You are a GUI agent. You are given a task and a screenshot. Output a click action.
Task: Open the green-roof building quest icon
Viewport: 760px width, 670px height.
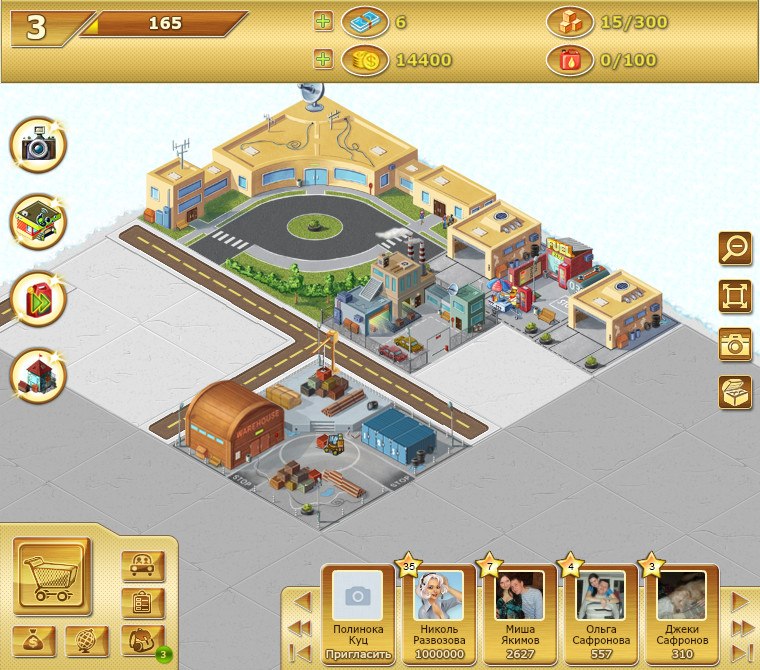pos(38,221)
